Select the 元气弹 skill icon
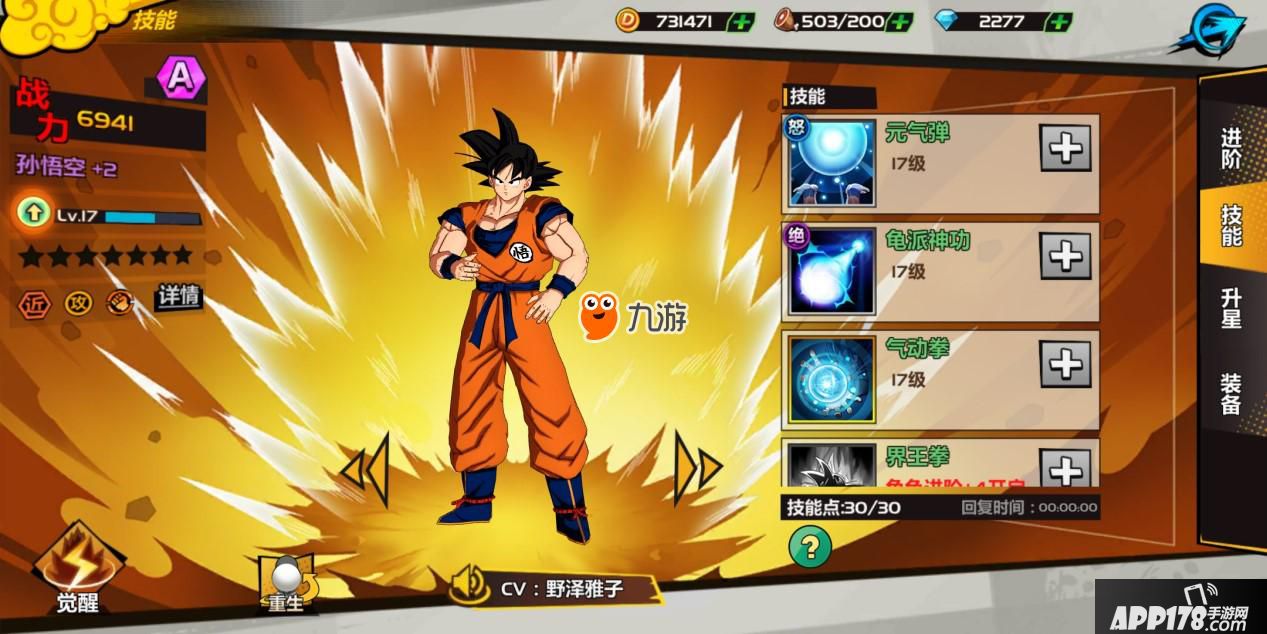1267x634 pixels. pos(831,163)
